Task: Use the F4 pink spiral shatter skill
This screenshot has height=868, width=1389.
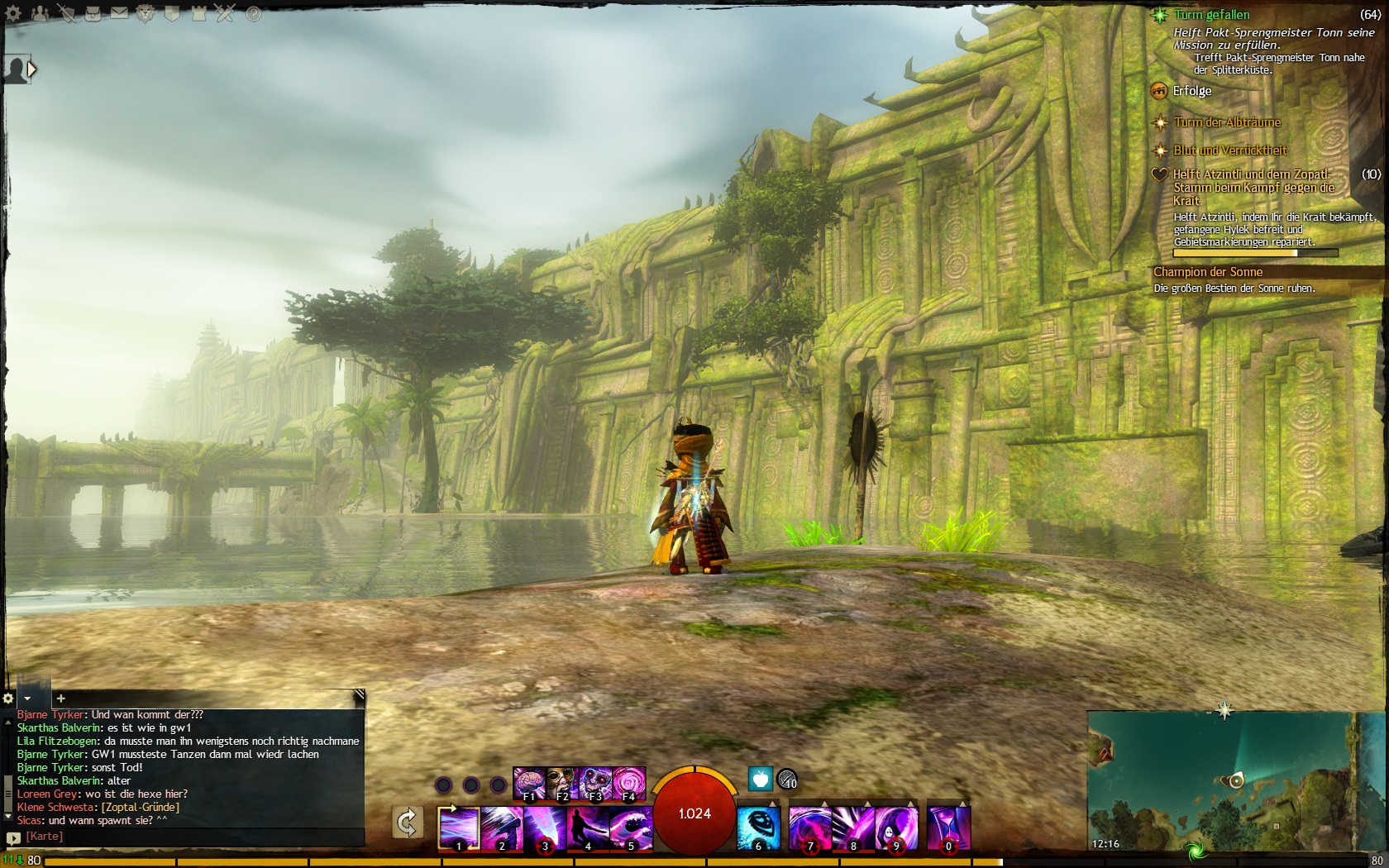Action: [628, 782]
